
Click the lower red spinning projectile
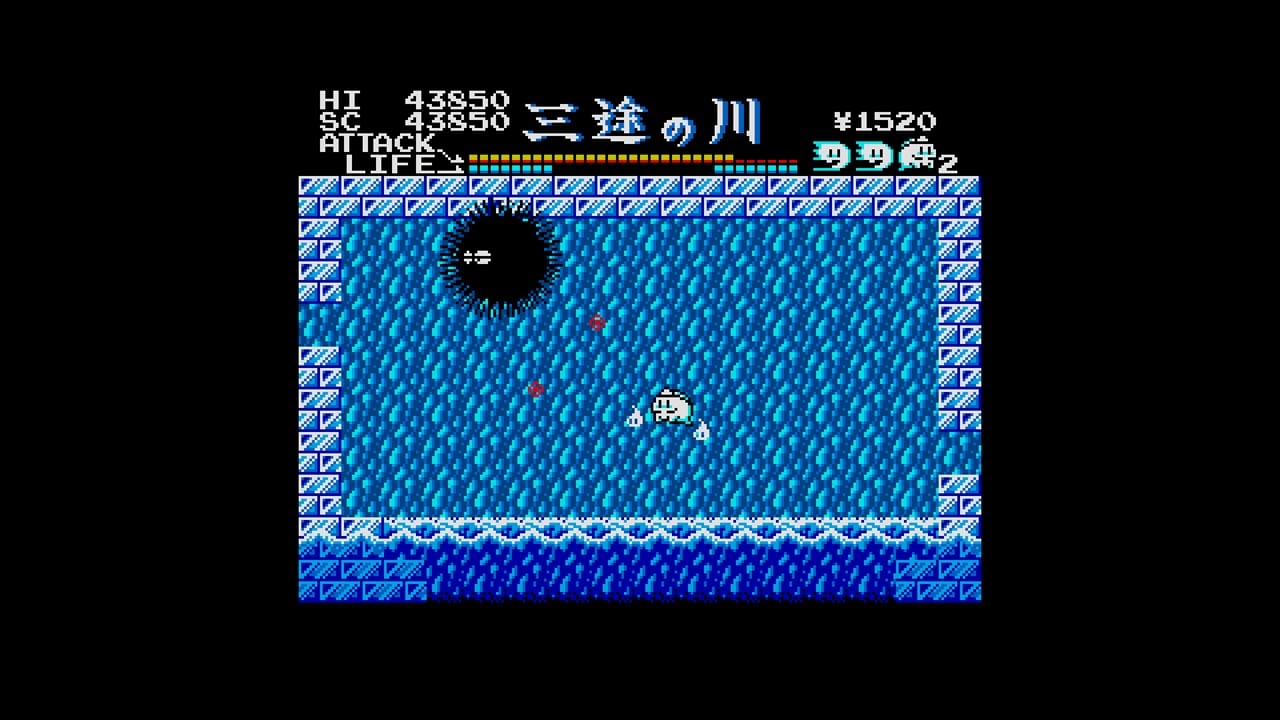pyautogui.click(x=535, y=390)
